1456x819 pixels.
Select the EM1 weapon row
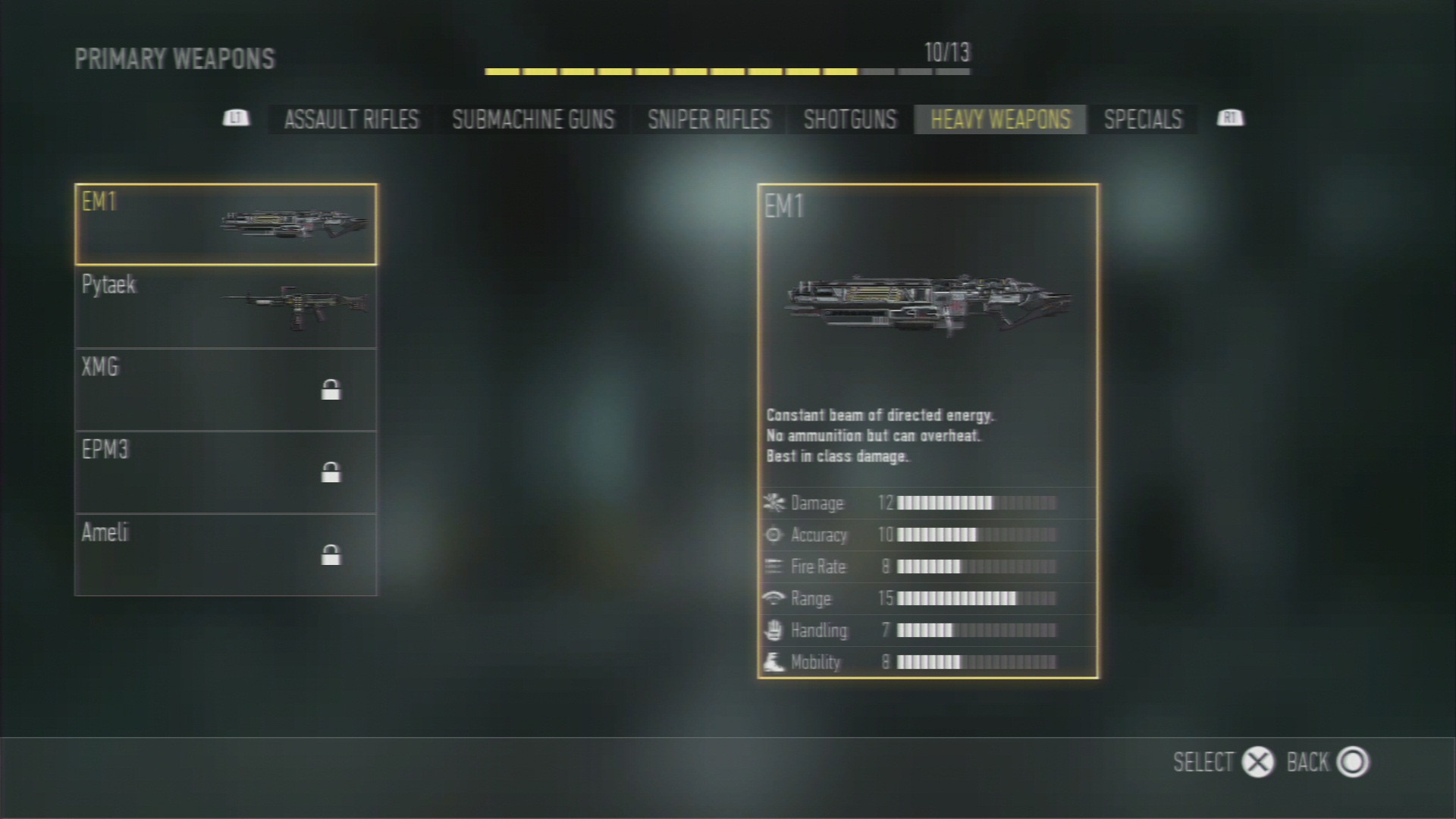tap(226, 224)
